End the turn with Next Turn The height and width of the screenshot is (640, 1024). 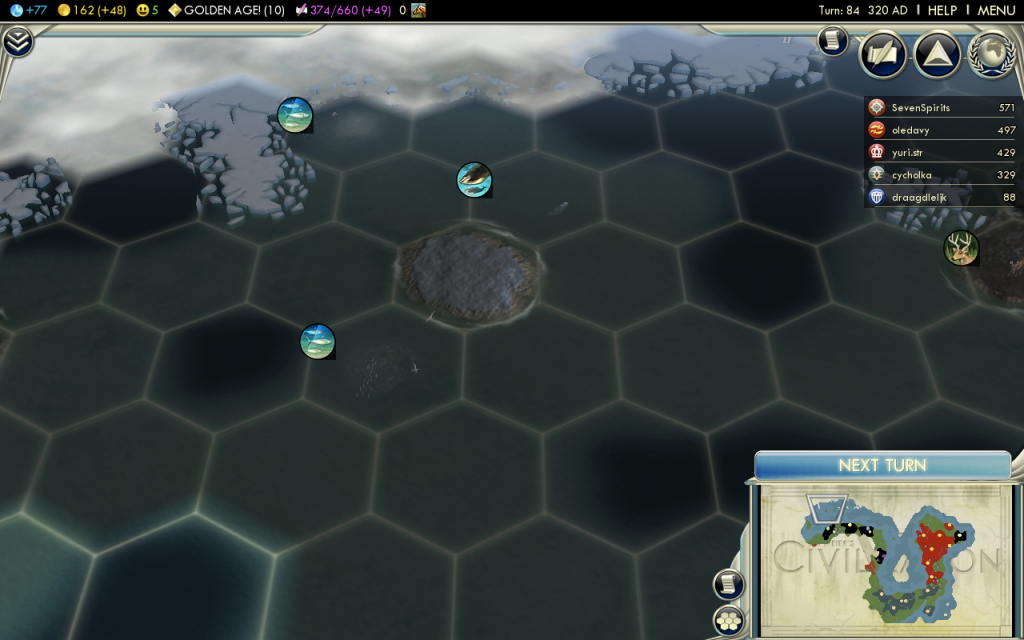[x=882, y=465]
